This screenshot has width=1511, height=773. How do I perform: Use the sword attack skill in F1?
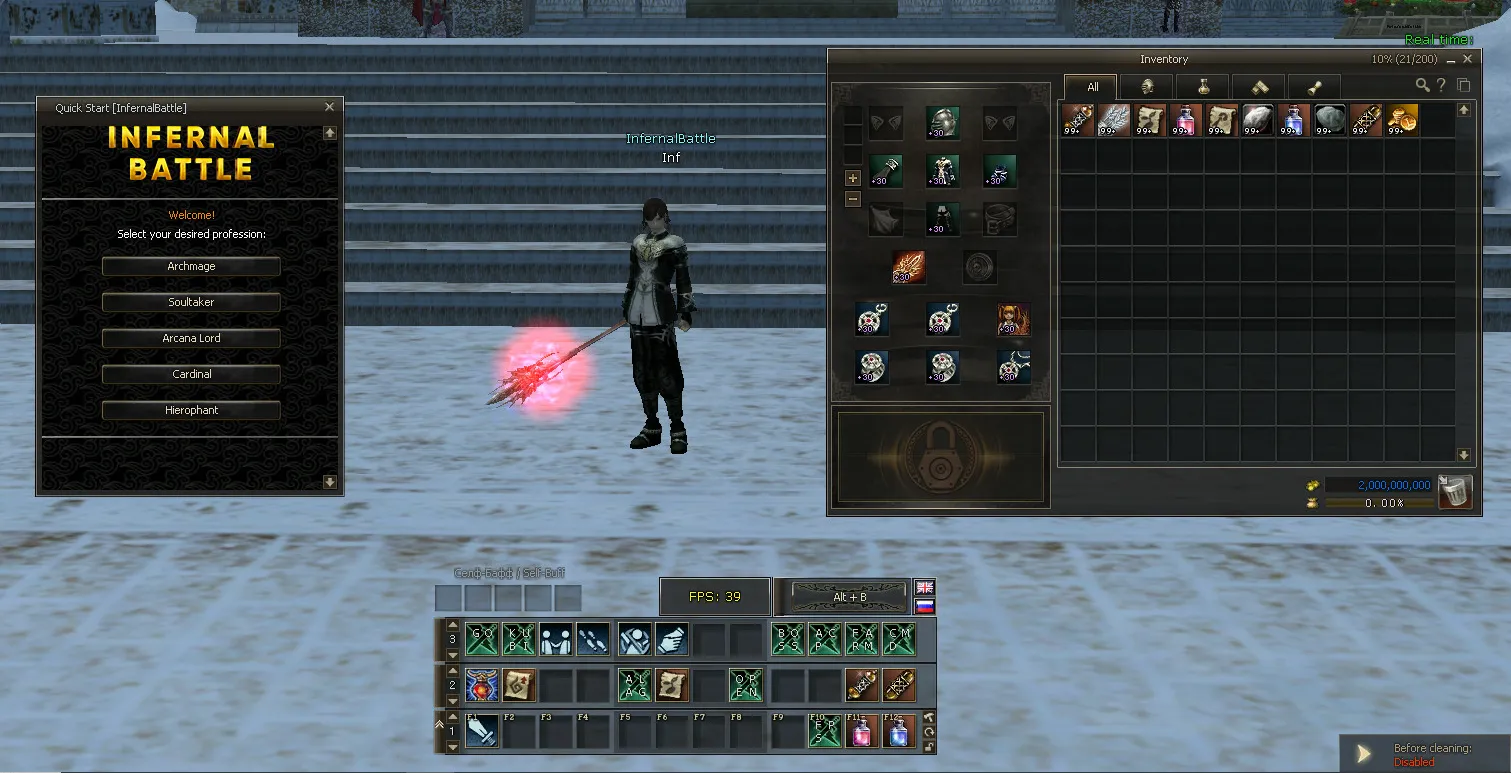coord(481,733)
